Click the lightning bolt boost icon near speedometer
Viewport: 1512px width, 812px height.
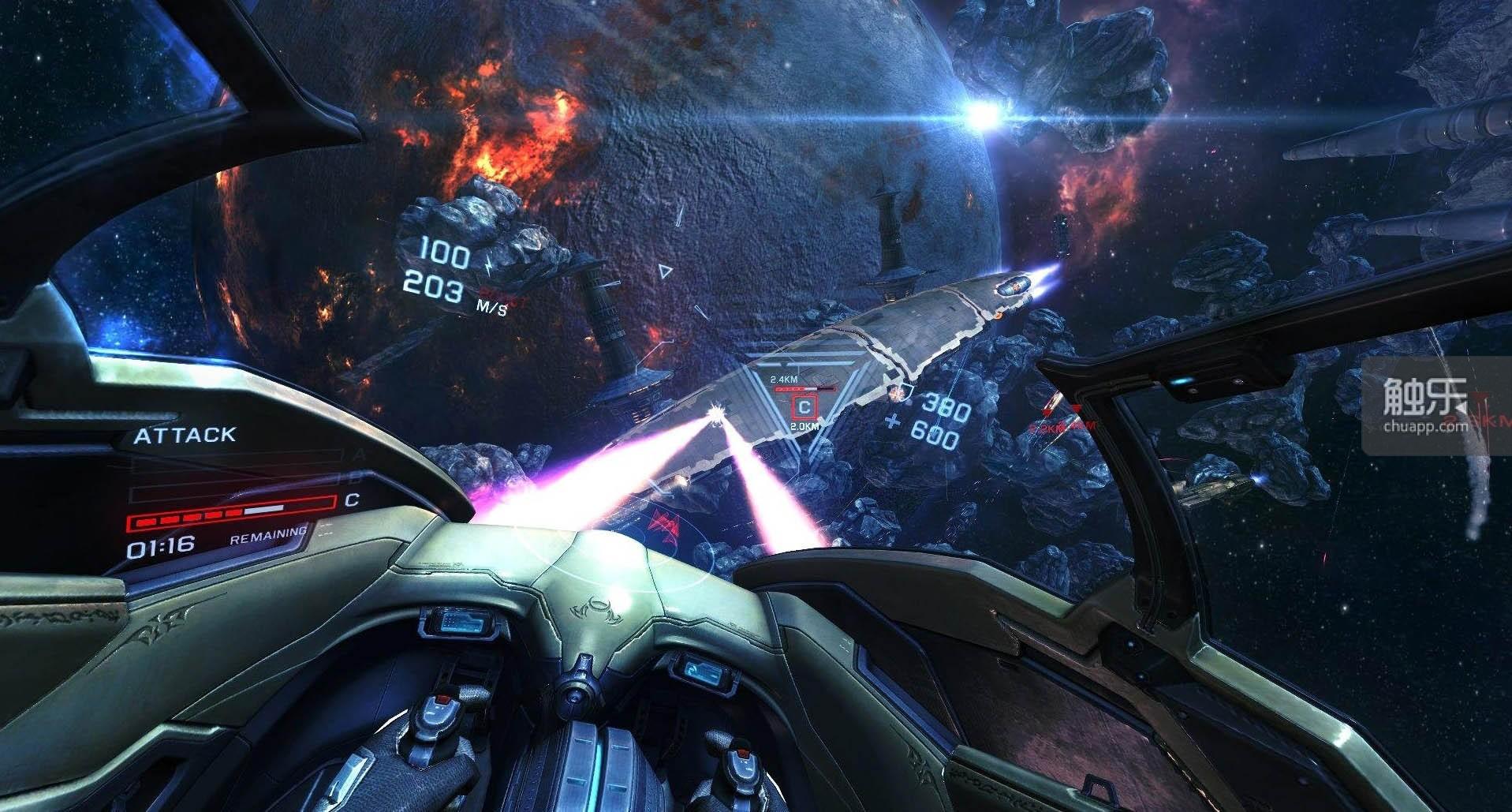(x=488, y=265)
